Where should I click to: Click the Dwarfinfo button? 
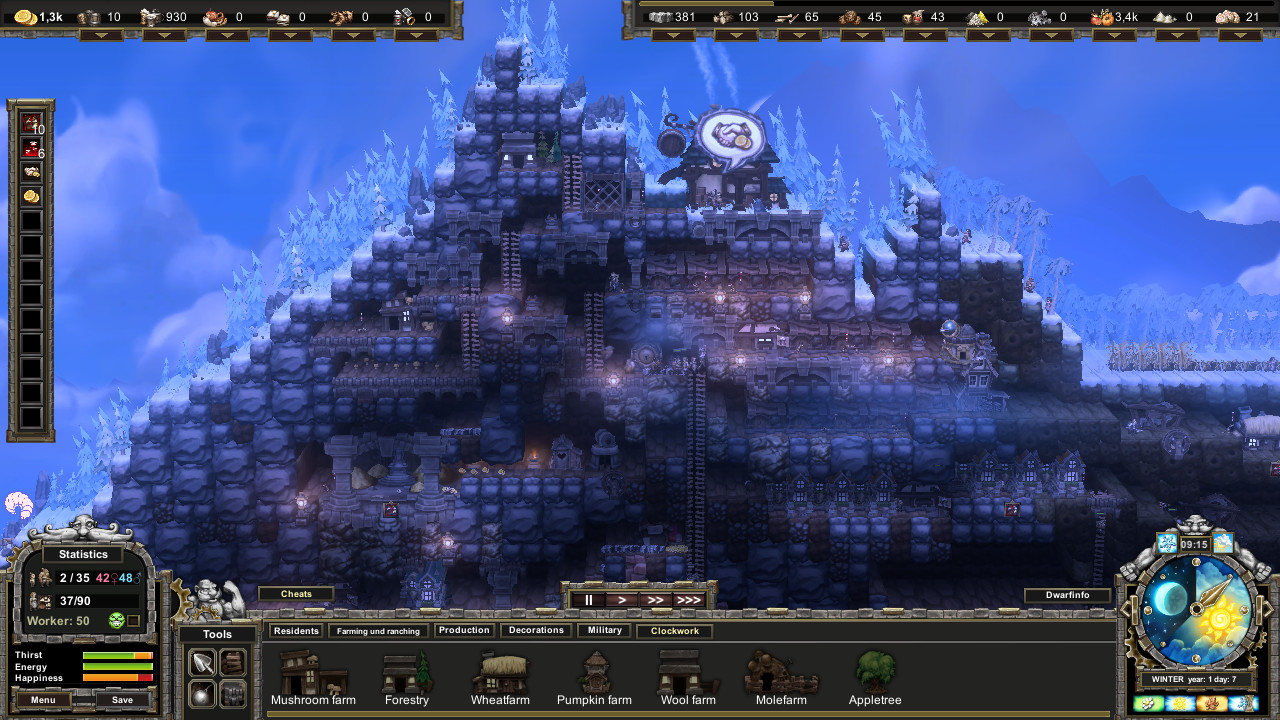click(x=1067, y=594)
